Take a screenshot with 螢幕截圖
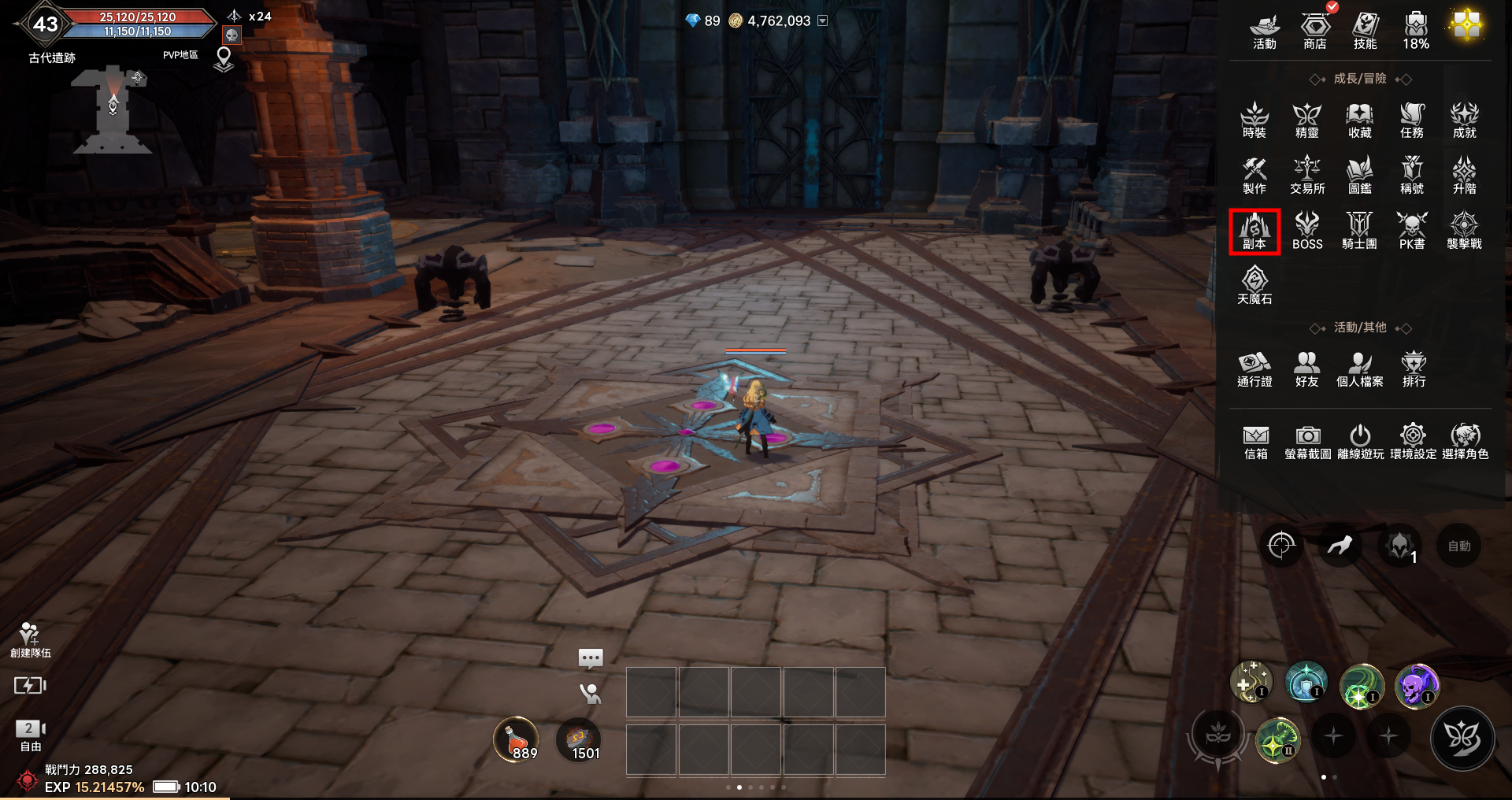 [x=1307, y=442]
